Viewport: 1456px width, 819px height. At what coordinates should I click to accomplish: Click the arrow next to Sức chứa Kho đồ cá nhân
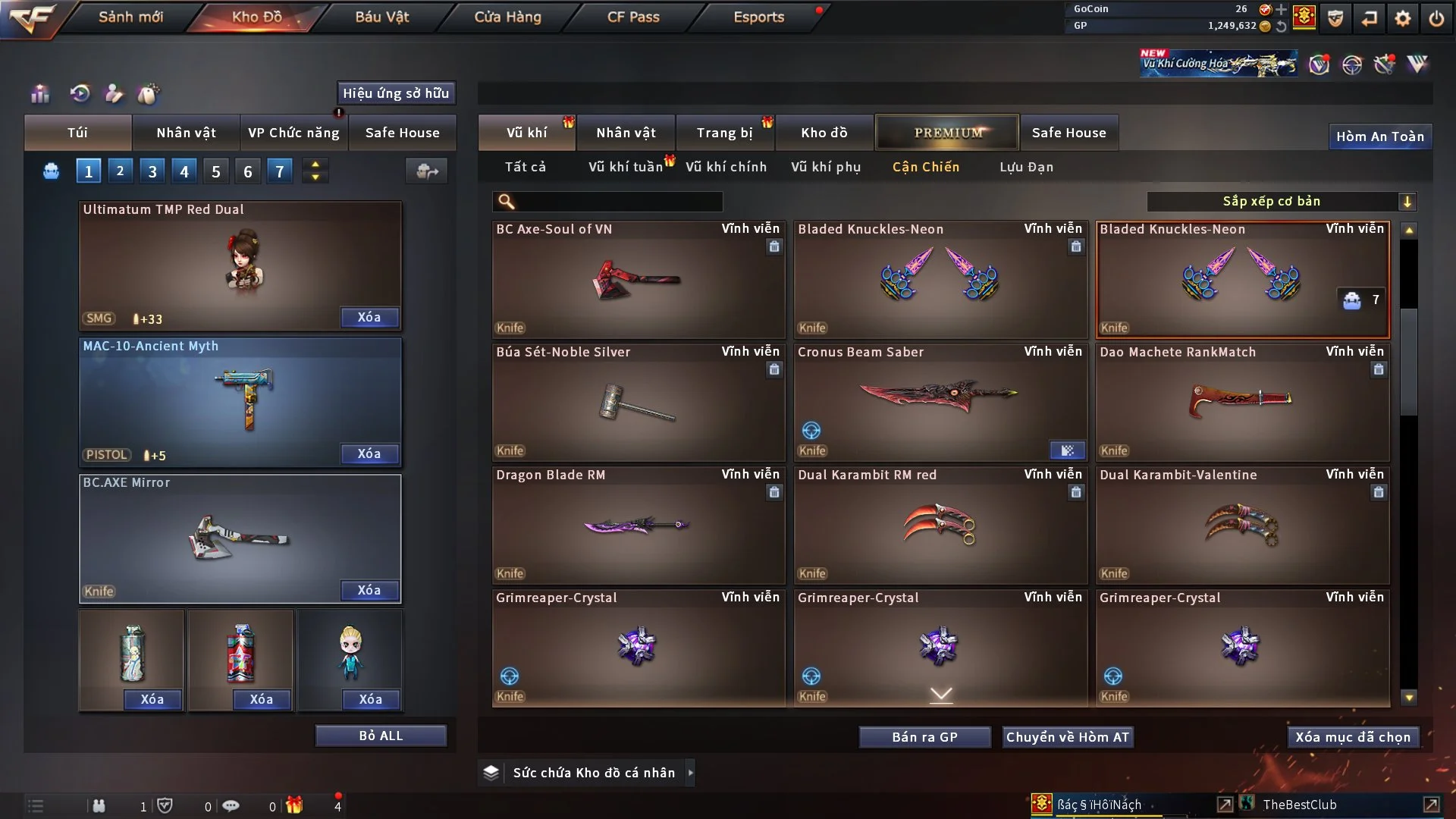click(x=691, y=772)
